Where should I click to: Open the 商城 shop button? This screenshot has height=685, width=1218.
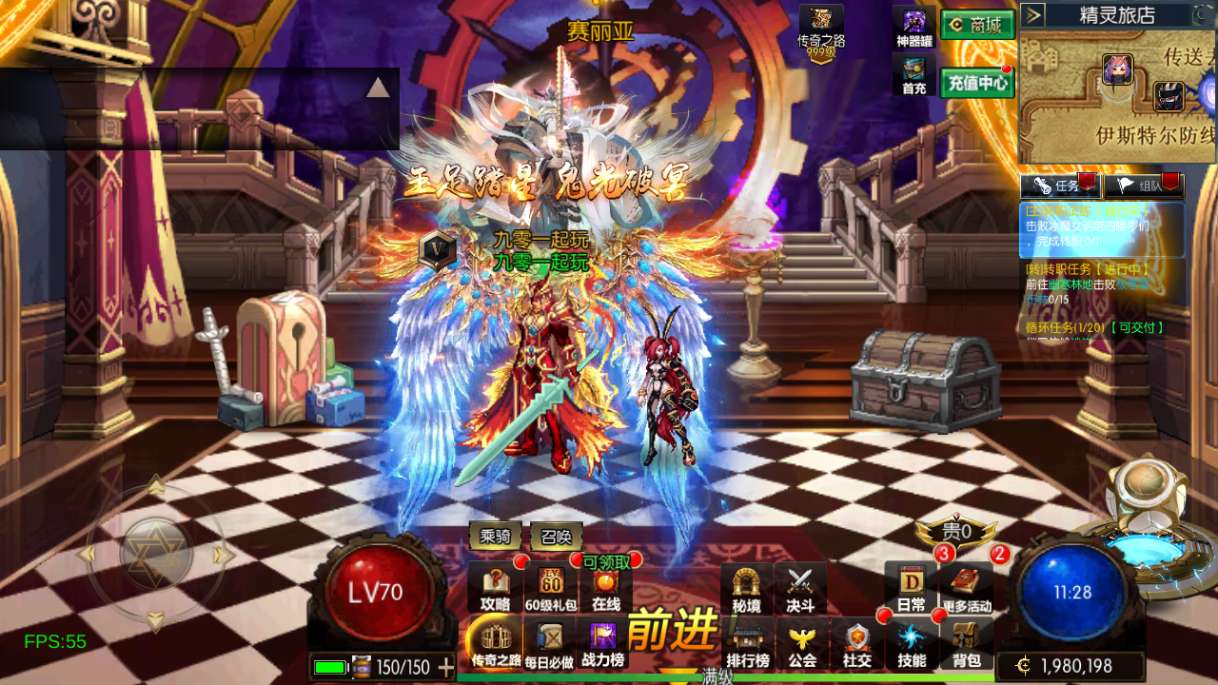[977, 25]
